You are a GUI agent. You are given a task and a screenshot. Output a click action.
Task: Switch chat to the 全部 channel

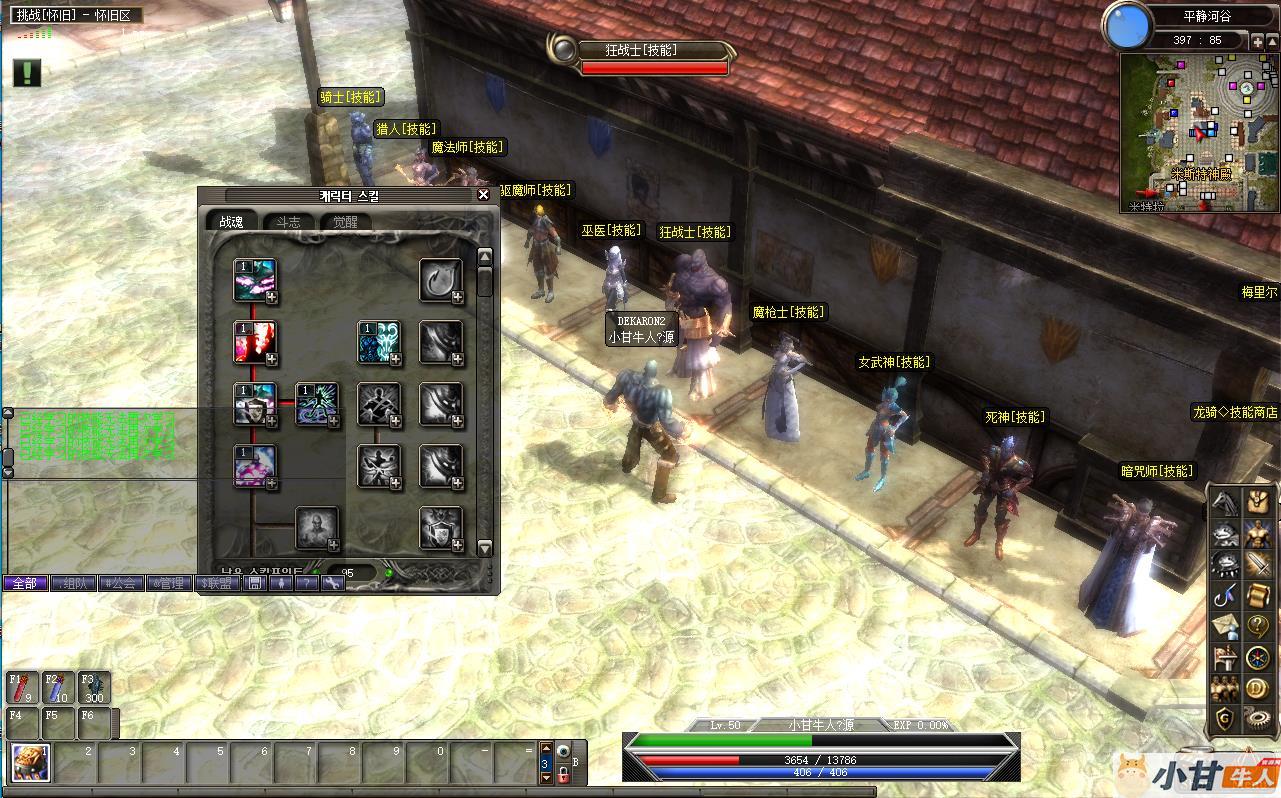[25, 583]
